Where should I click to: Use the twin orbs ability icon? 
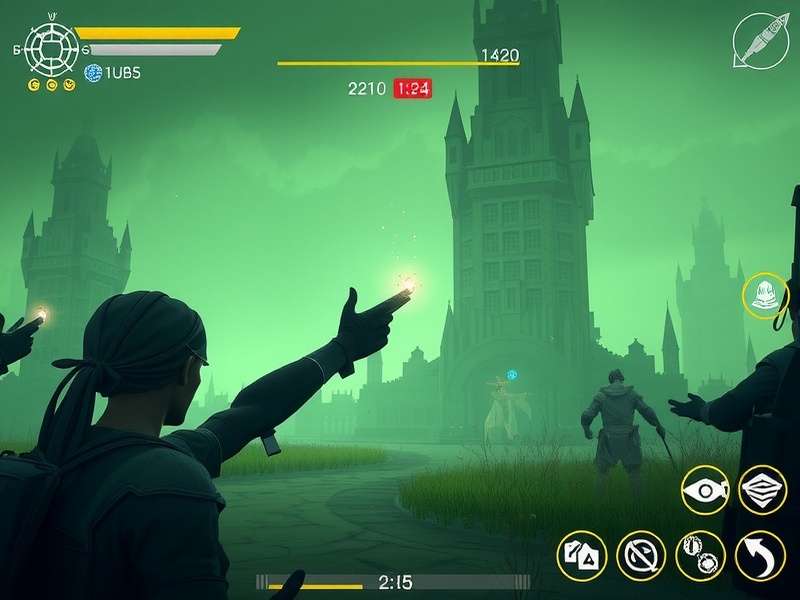699,554
